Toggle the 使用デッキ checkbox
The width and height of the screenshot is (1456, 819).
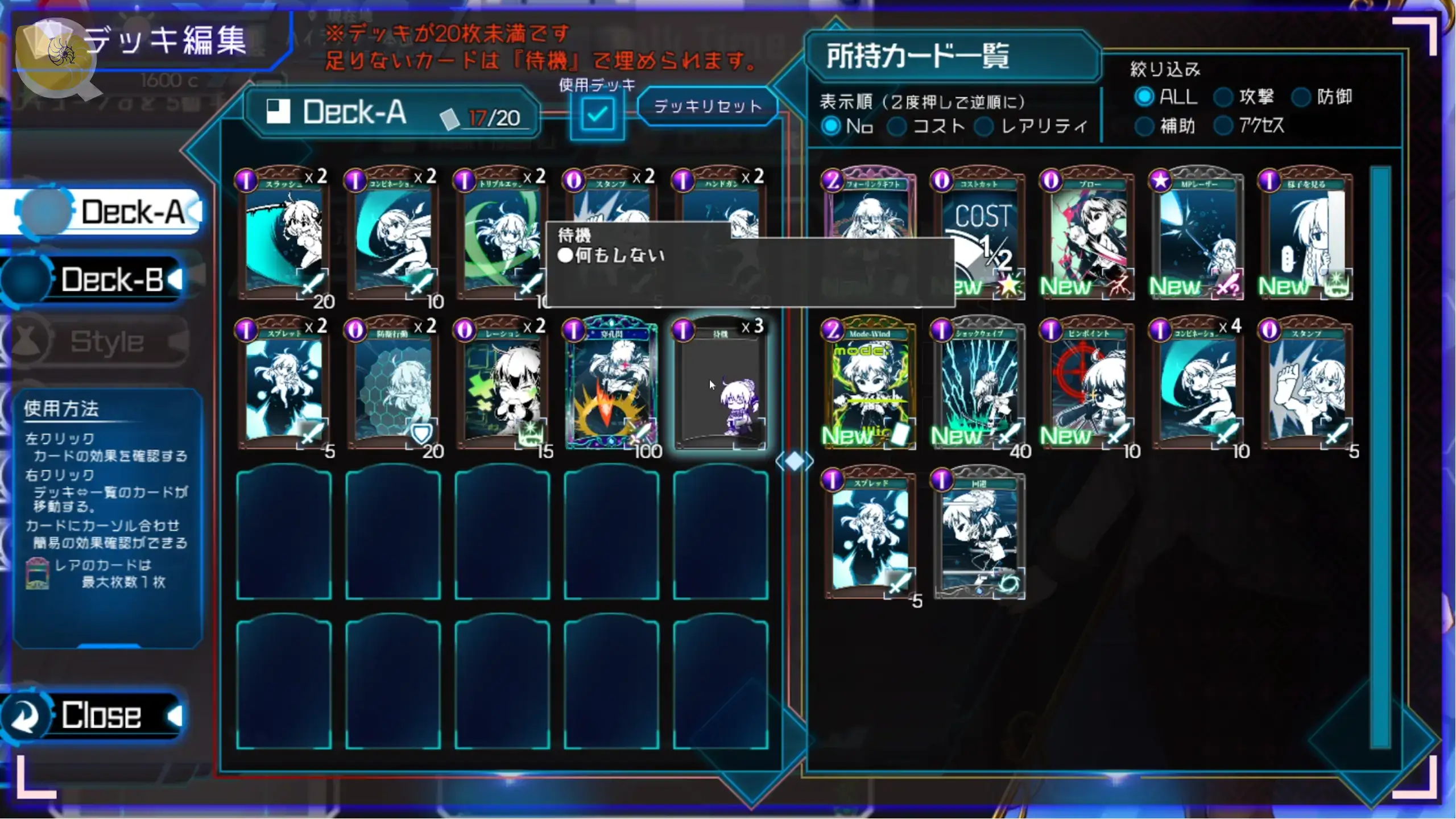point(597,114)
